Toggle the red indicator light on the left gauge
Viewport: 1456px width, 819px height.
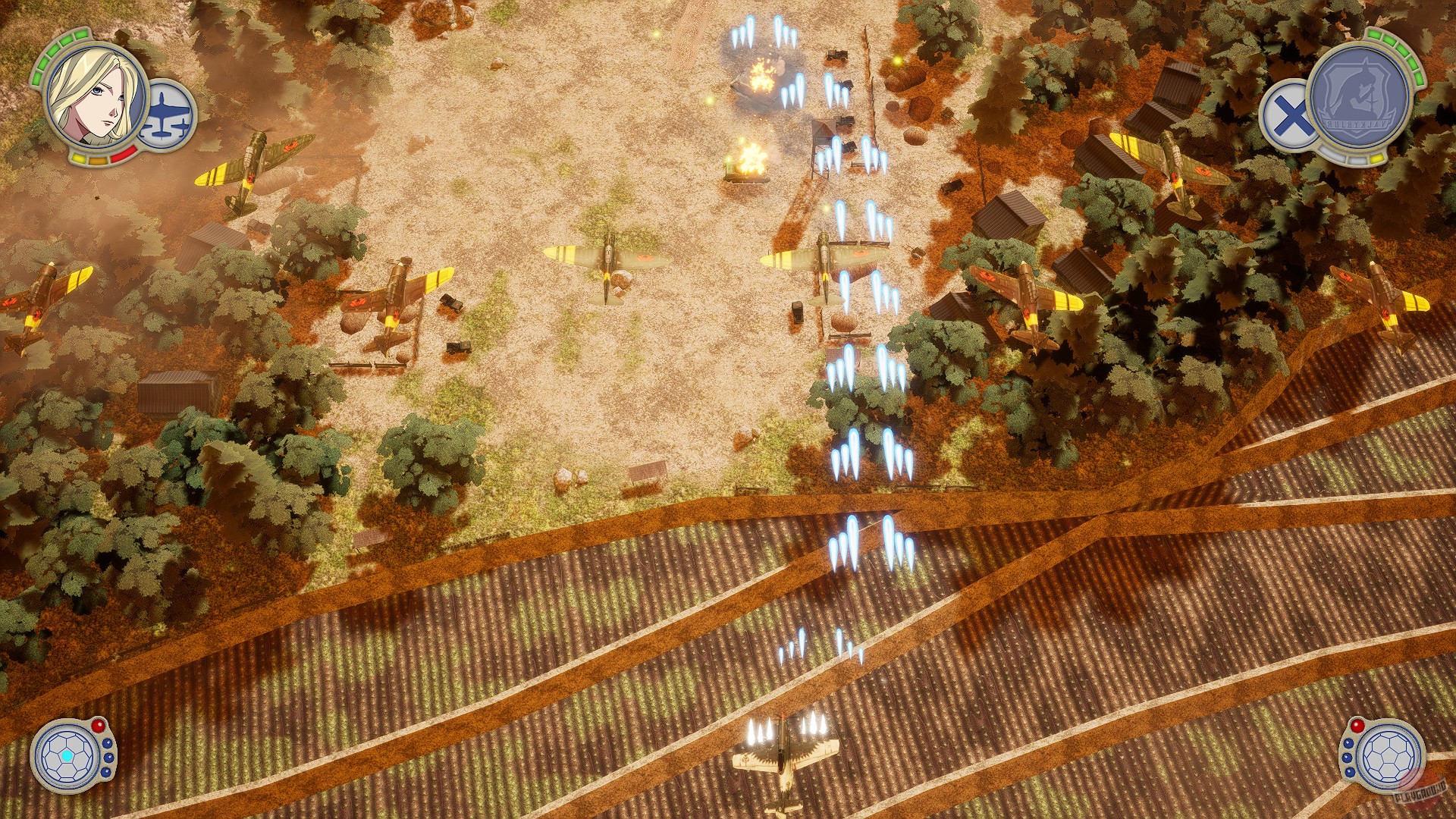pyautogui.click(x=99, y=726)
